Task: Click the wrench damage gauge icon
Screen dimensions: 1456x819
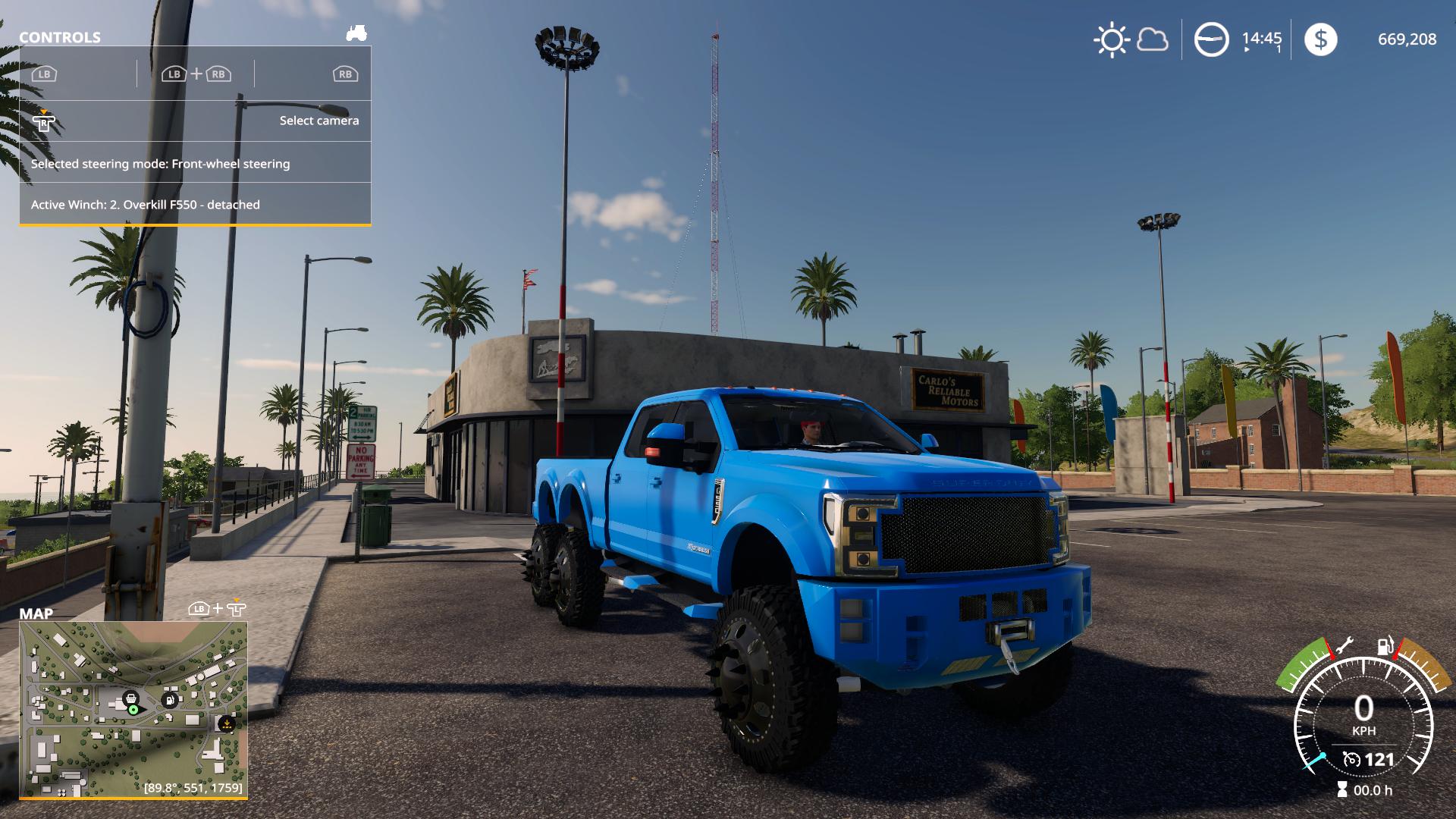Action: [x=1343, y=647]
